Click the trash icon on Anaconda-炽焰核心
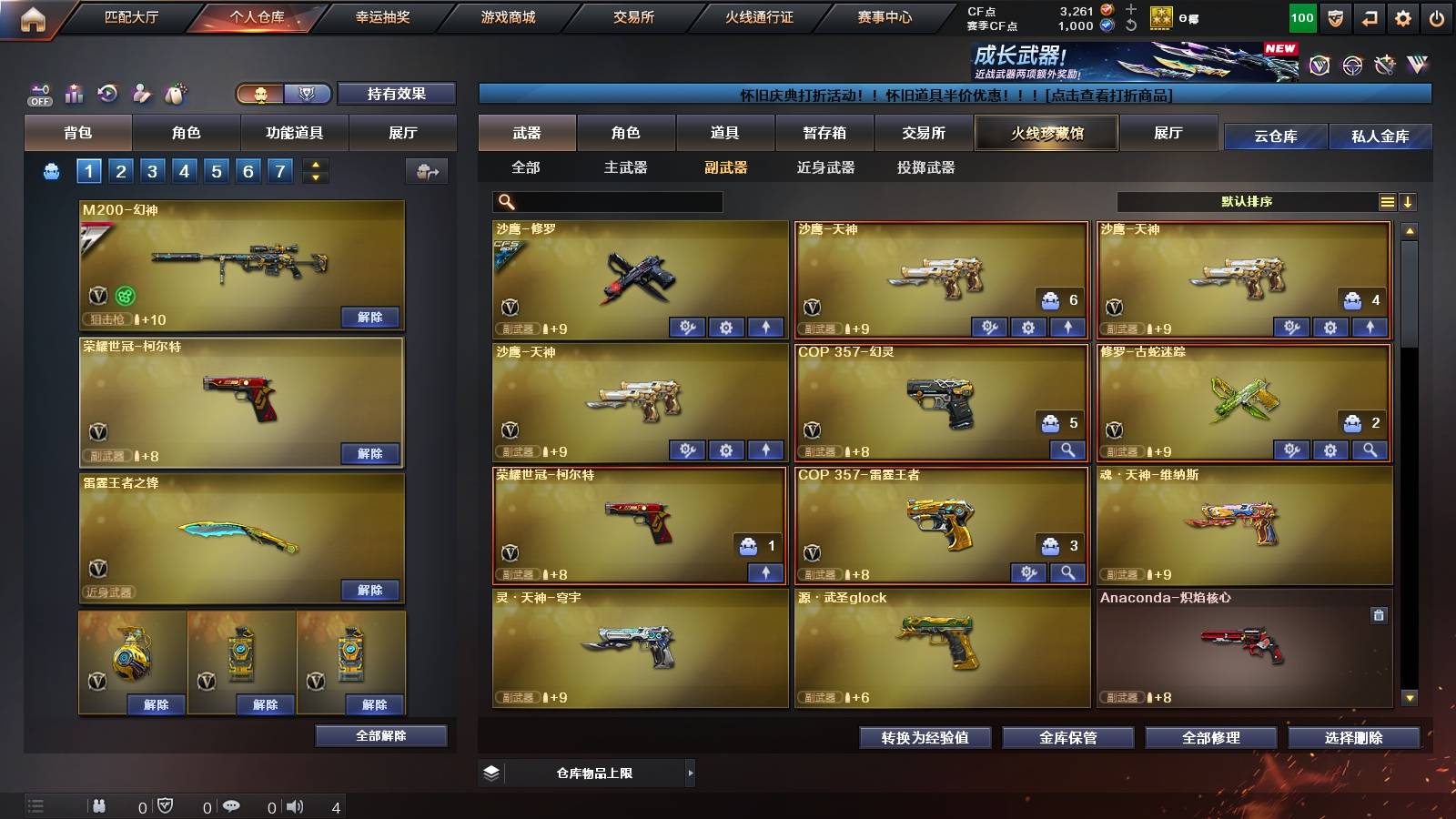 tap(1380, 617)
